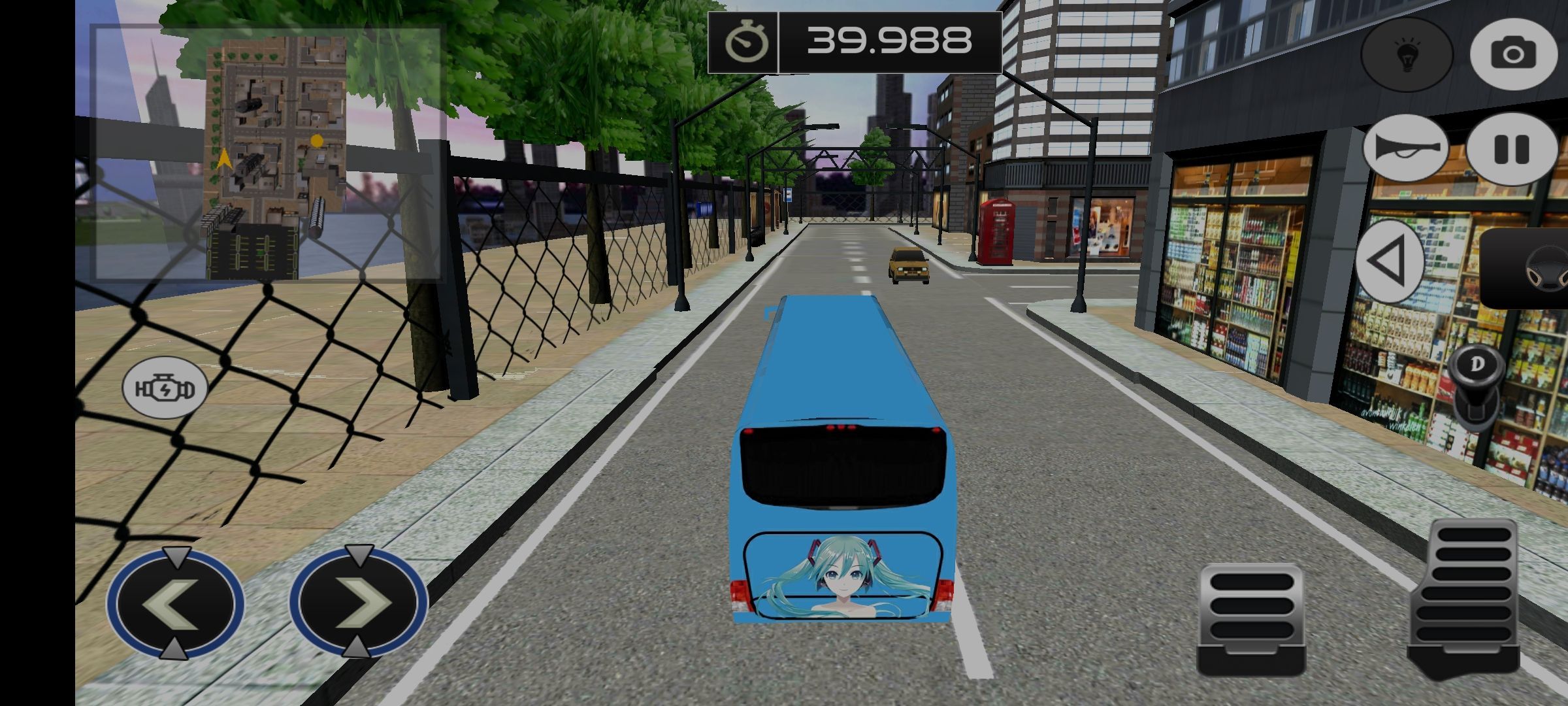Honk the horn button
1568x706 pixels.
click(1405, 149)
